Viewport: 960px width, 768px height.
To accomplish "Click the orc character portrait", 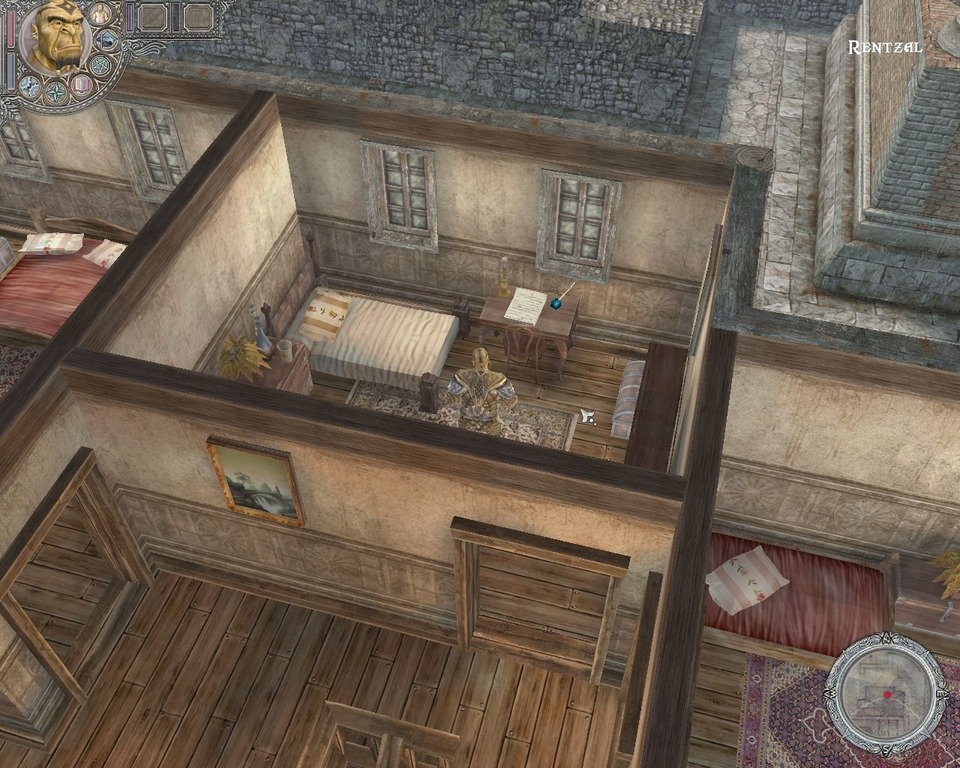I will (54, 37).
